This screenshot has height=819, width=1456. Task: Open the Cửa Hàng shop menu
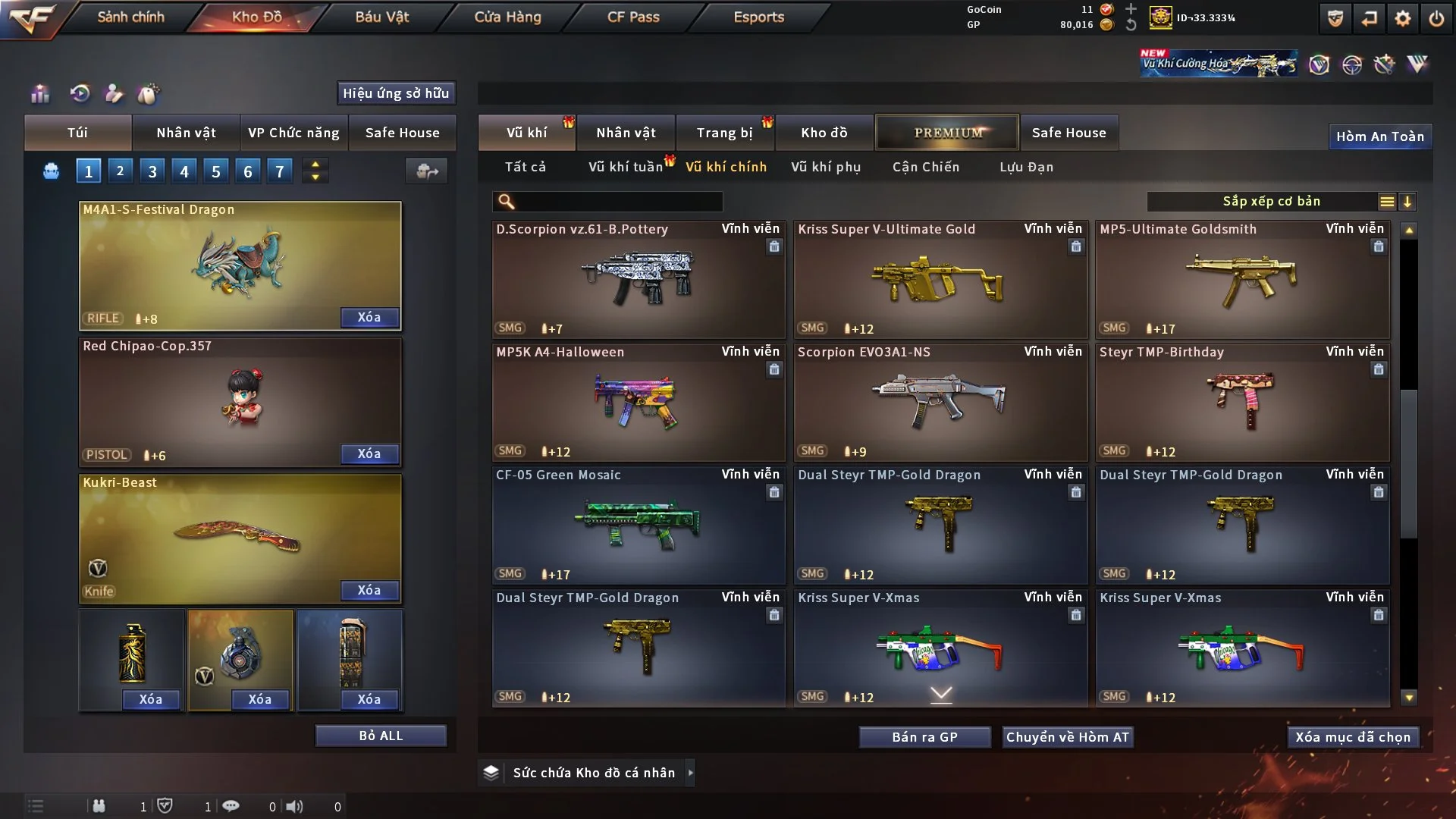[x=507, y=17]
